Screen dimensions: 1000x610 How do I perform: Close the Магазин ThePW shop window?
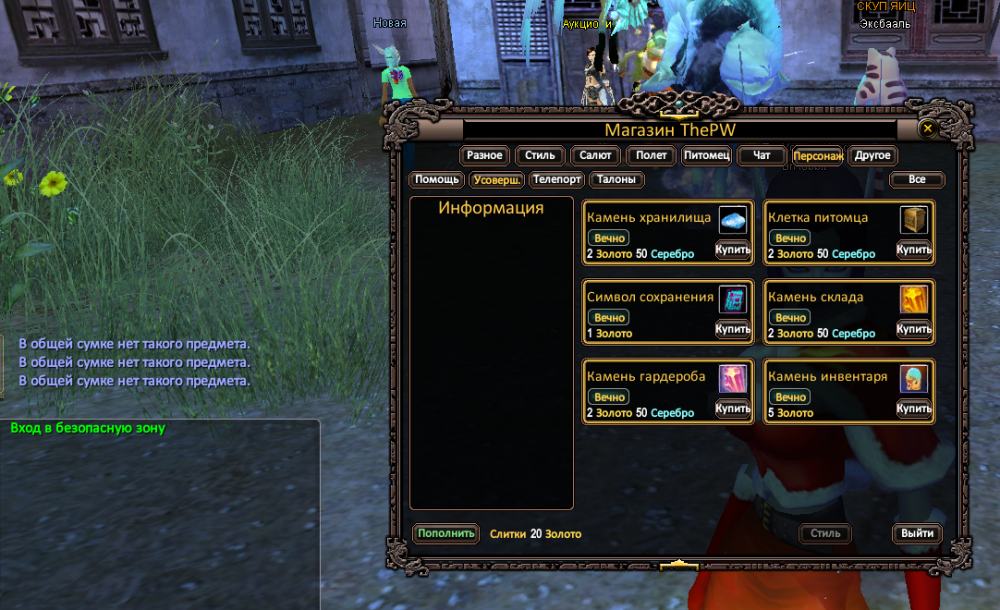click(927, 129)
